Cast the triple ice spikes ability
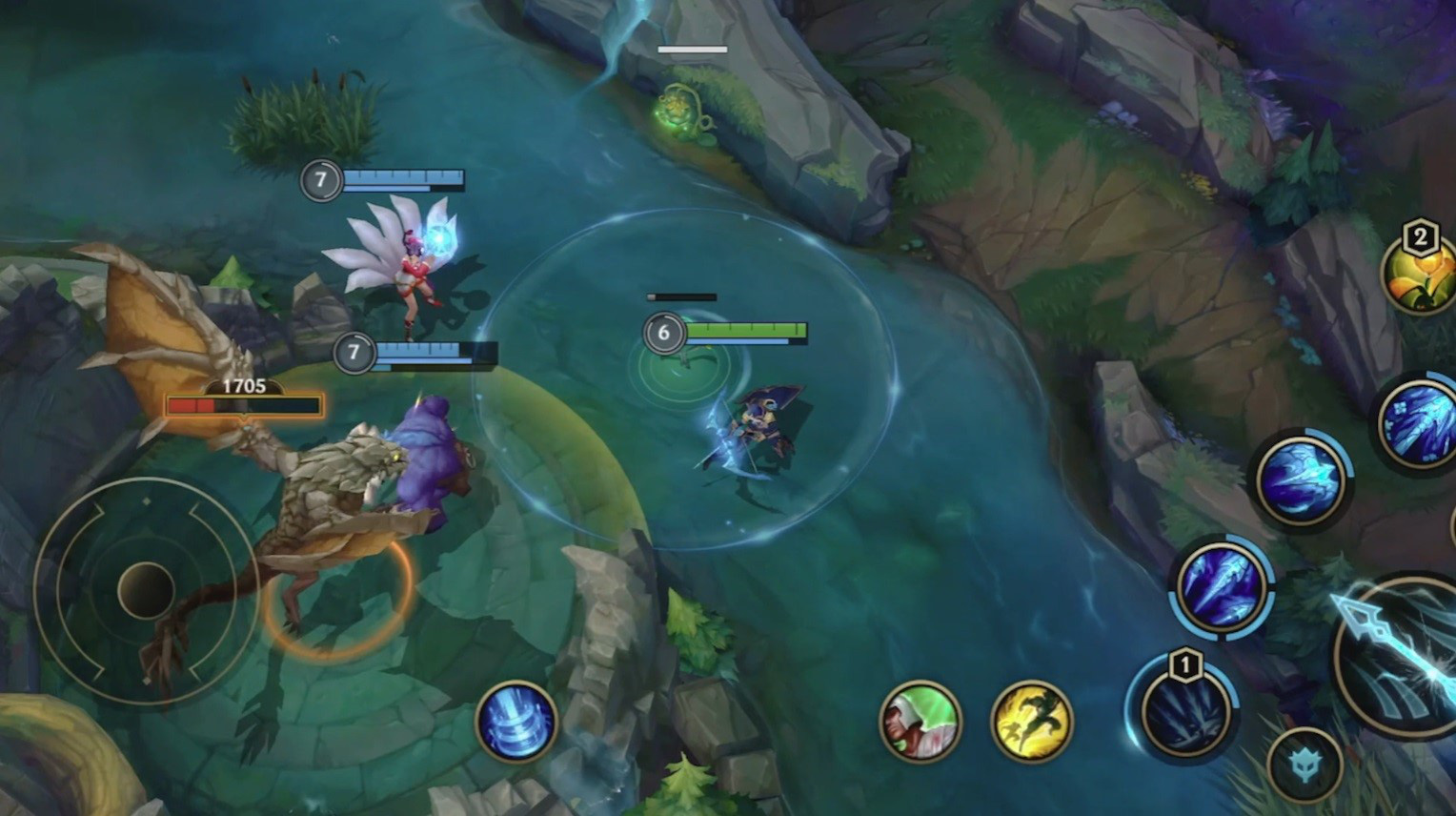Viewport: 1456px width, 816px height. tap(1222, 584)
